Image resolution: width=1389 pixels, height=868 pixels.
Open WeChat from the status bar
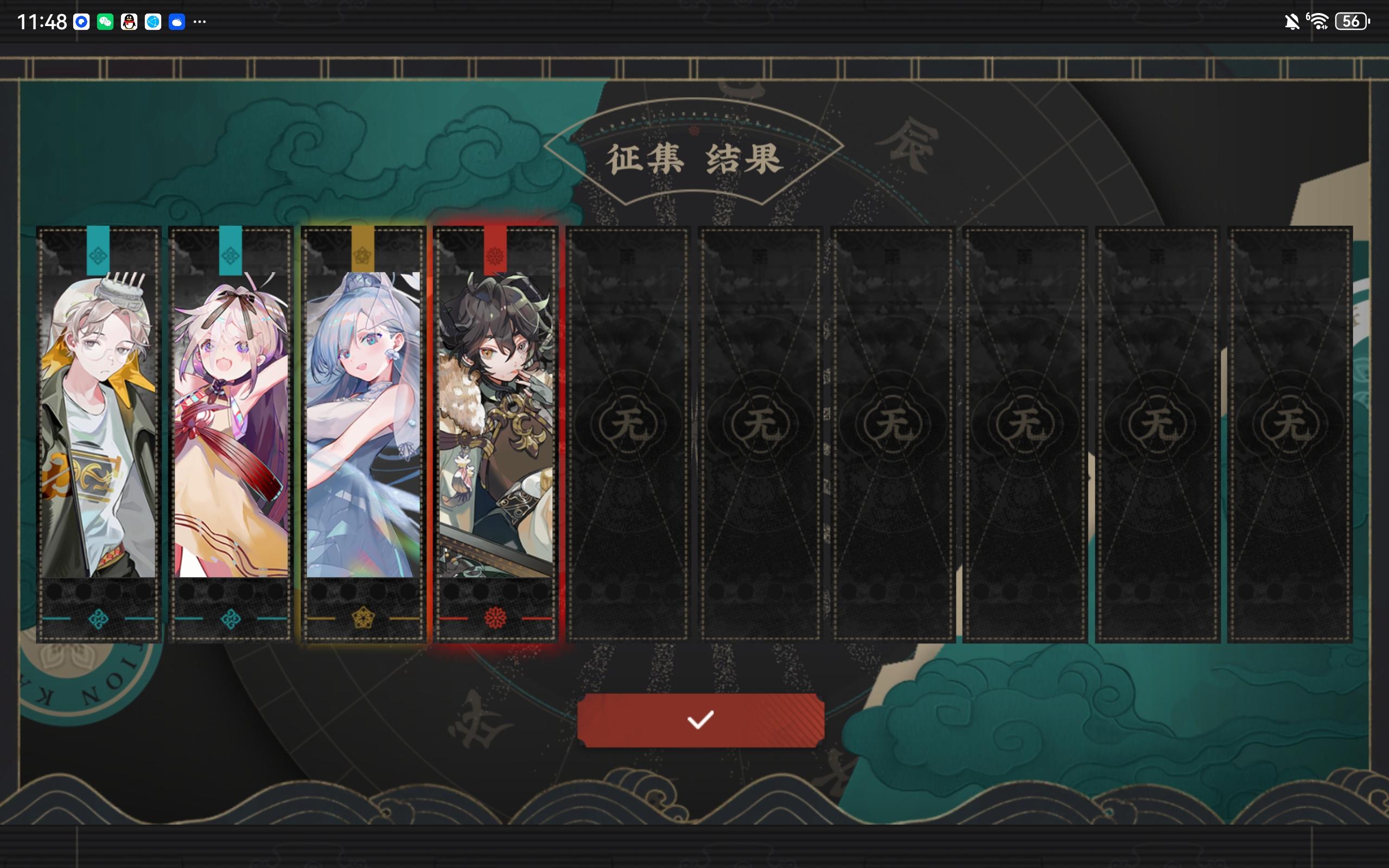click(105, 22)
